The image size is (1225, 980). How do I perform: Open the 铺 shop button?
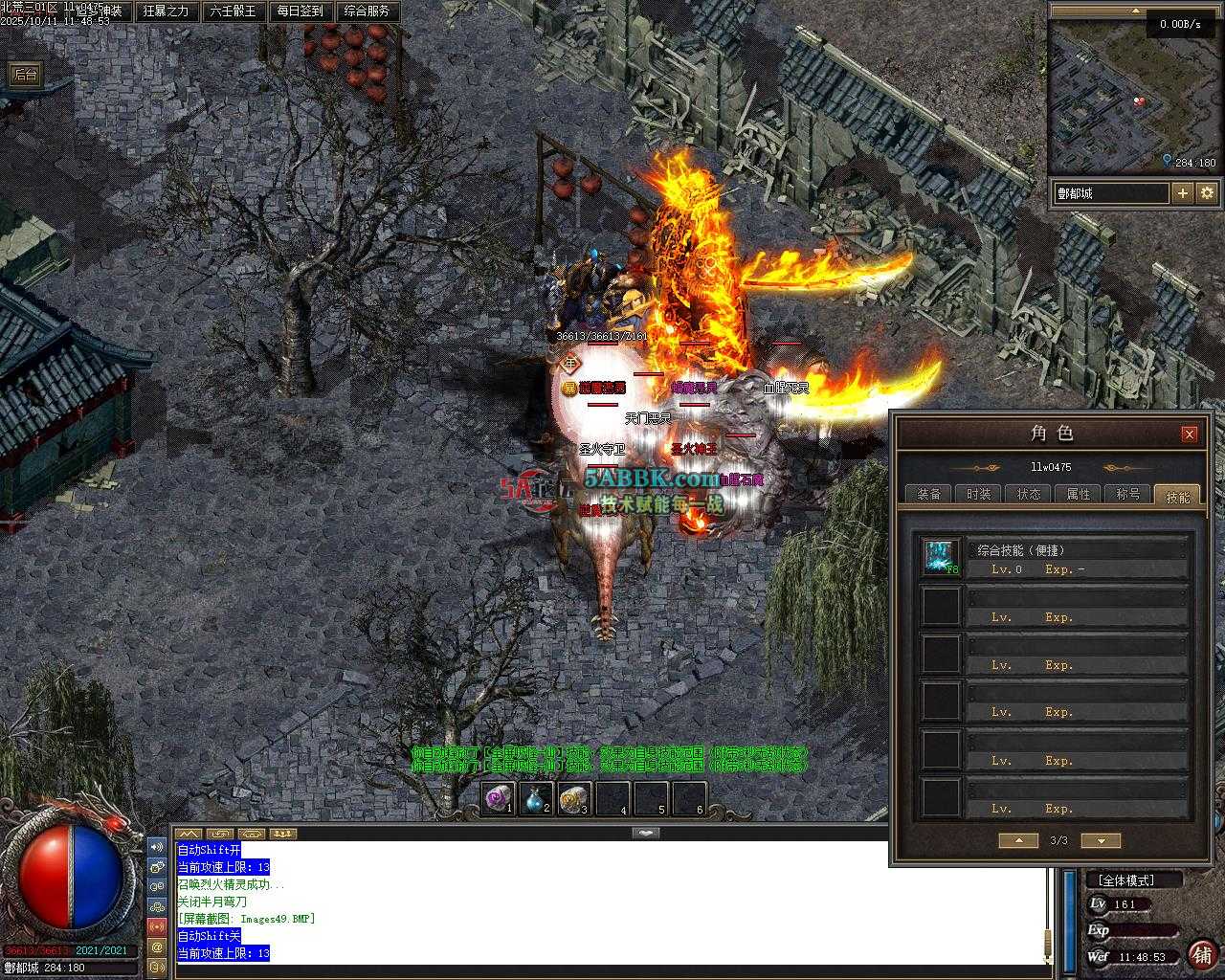pyautogui.click(x=1202, y=954)
